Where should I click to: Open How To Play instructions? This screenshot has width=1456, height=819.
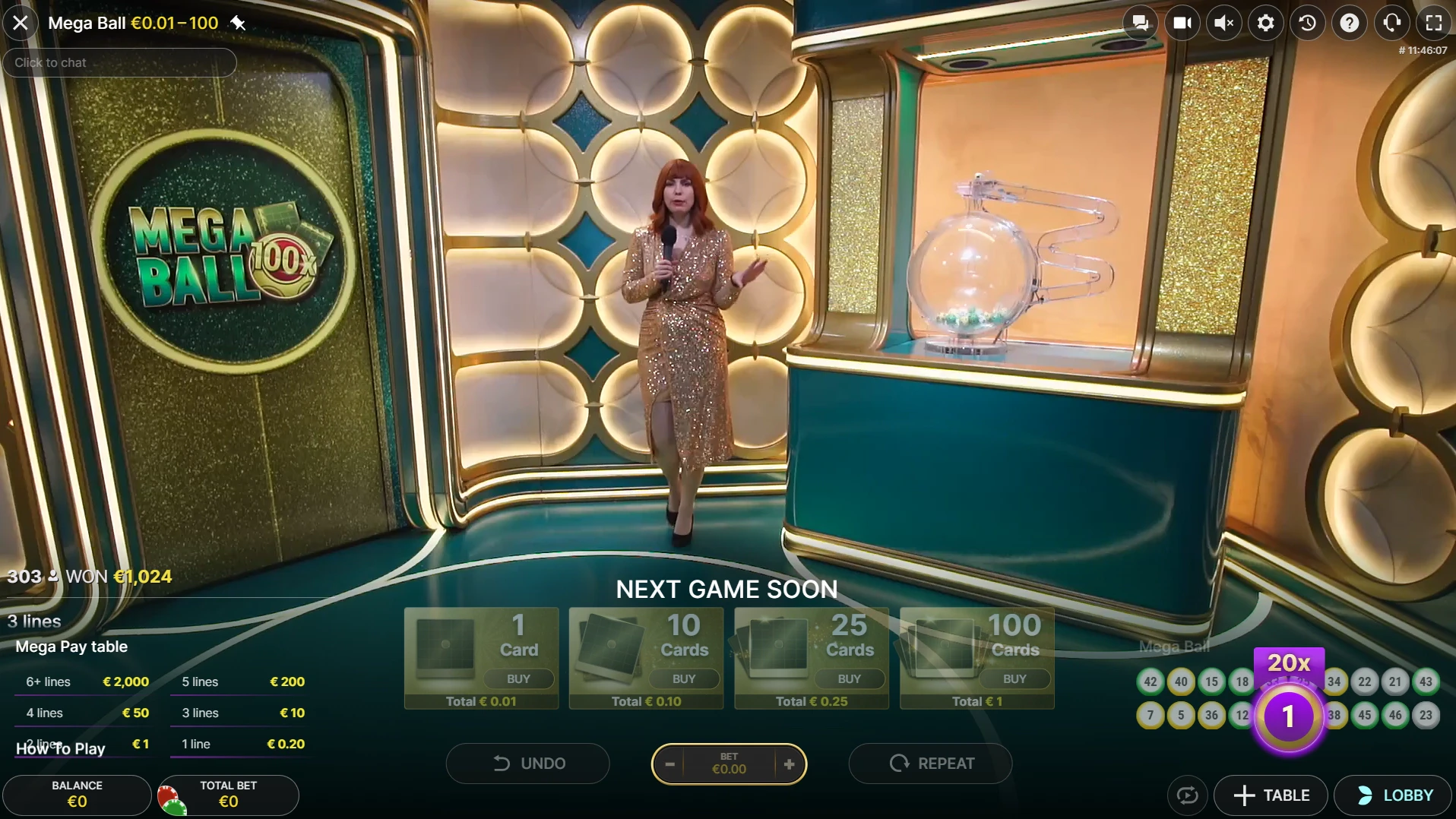[61, 748]
